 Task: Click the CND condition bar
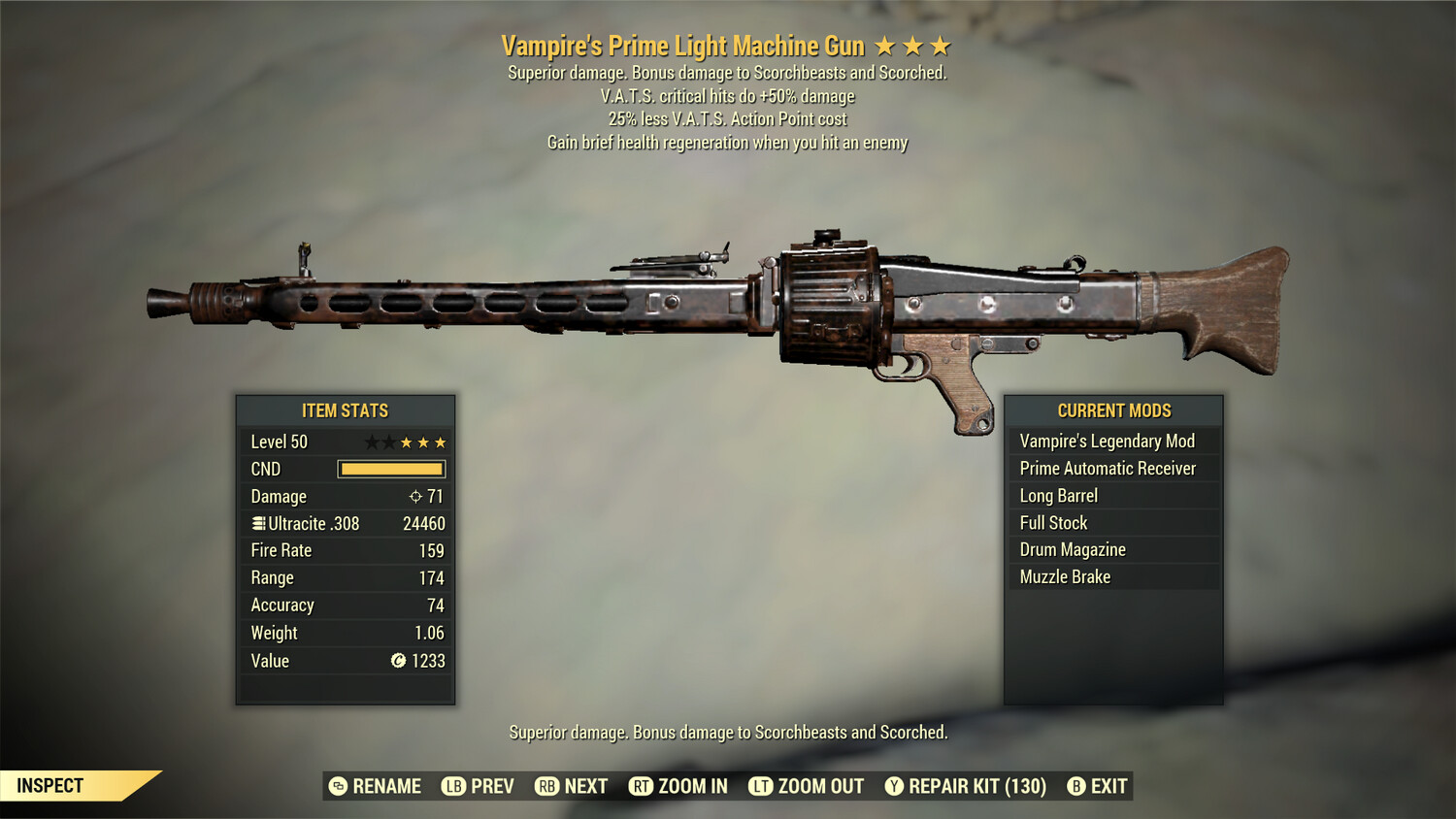coord(392,469)
